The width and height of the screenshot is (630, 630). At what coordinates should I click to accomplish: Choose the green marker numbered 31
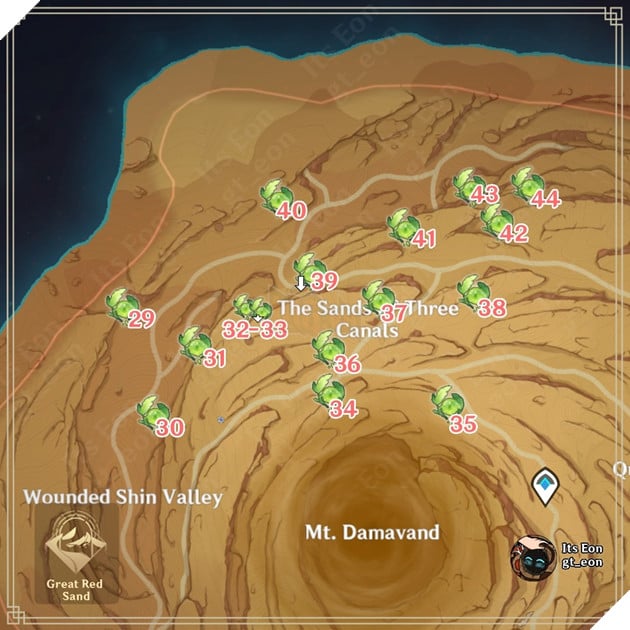pos(193,343)
